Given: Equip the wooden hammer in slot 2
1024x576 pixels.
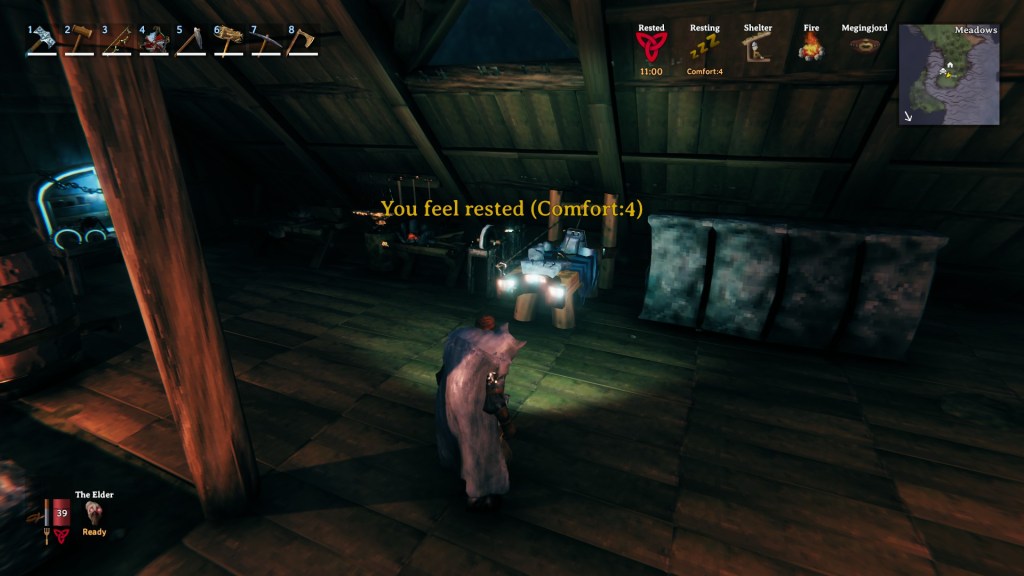Looking at the screenshot, I should [79, 40].
